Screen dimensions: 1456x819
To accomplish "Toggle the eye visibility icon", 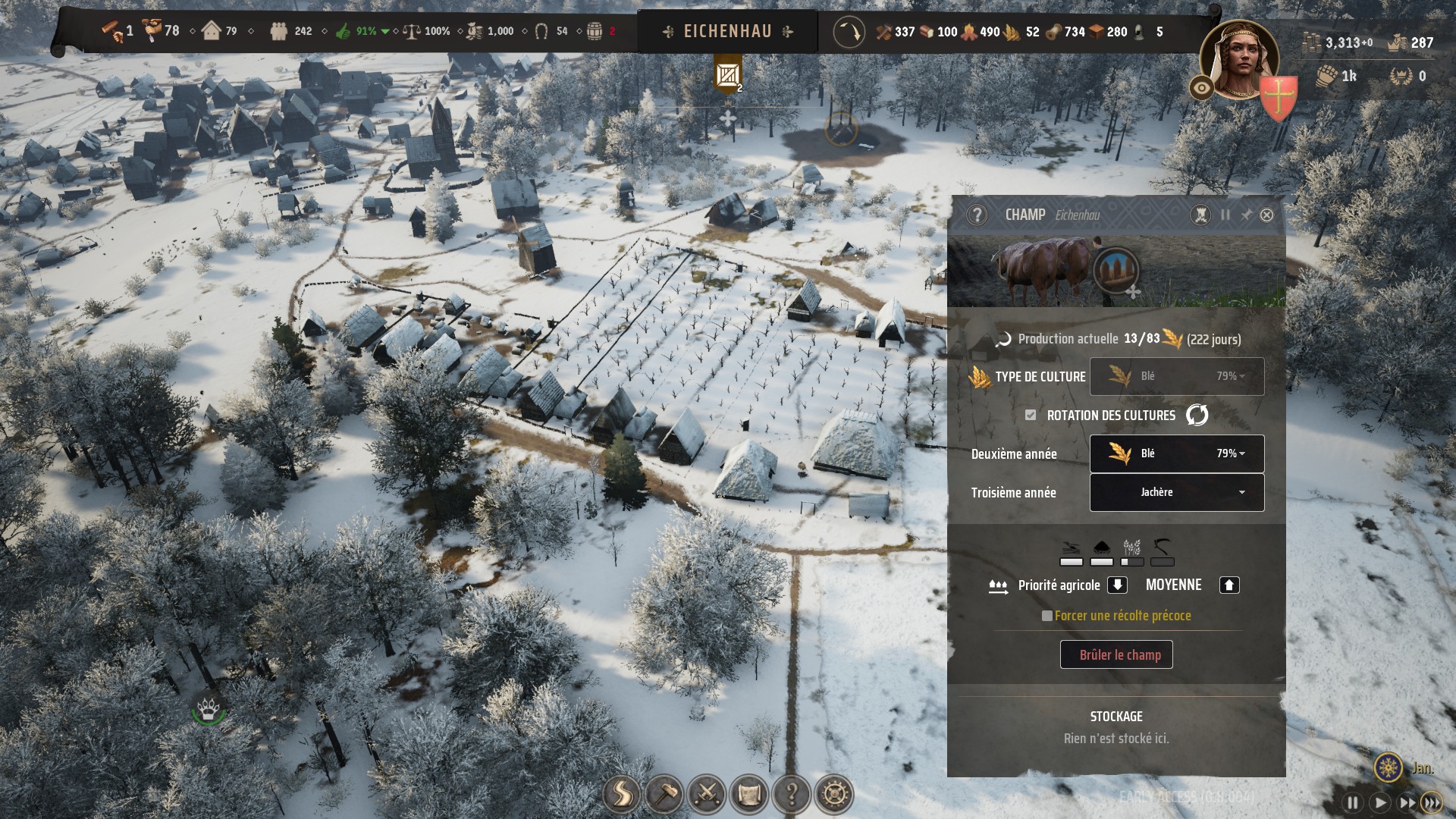I will pyautogui.click(x=1201, y=88).
